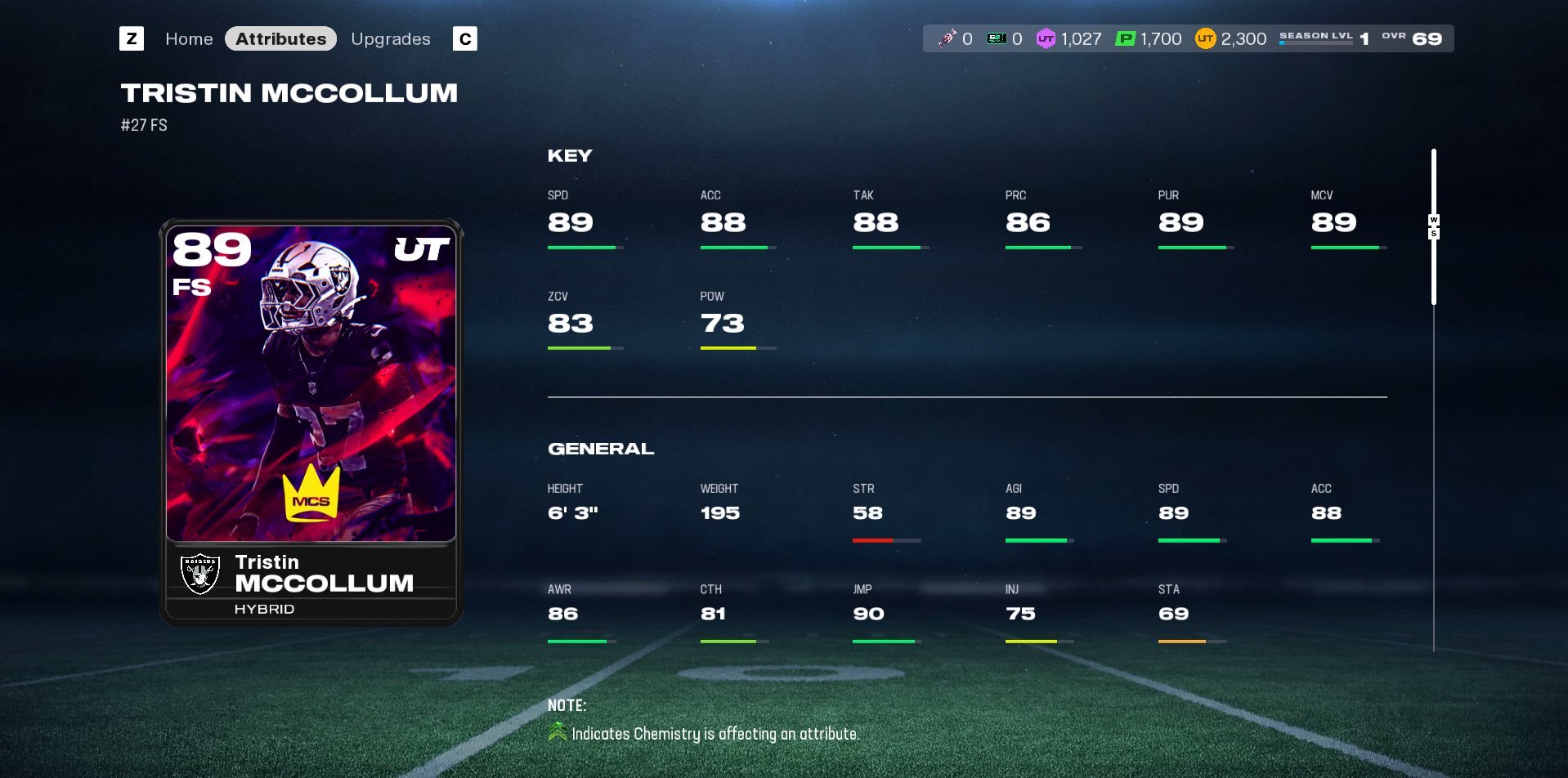Screen dimensions: 1568x778
Task: Select the green ticket currency icon
Action: click(x=996, y=38)
